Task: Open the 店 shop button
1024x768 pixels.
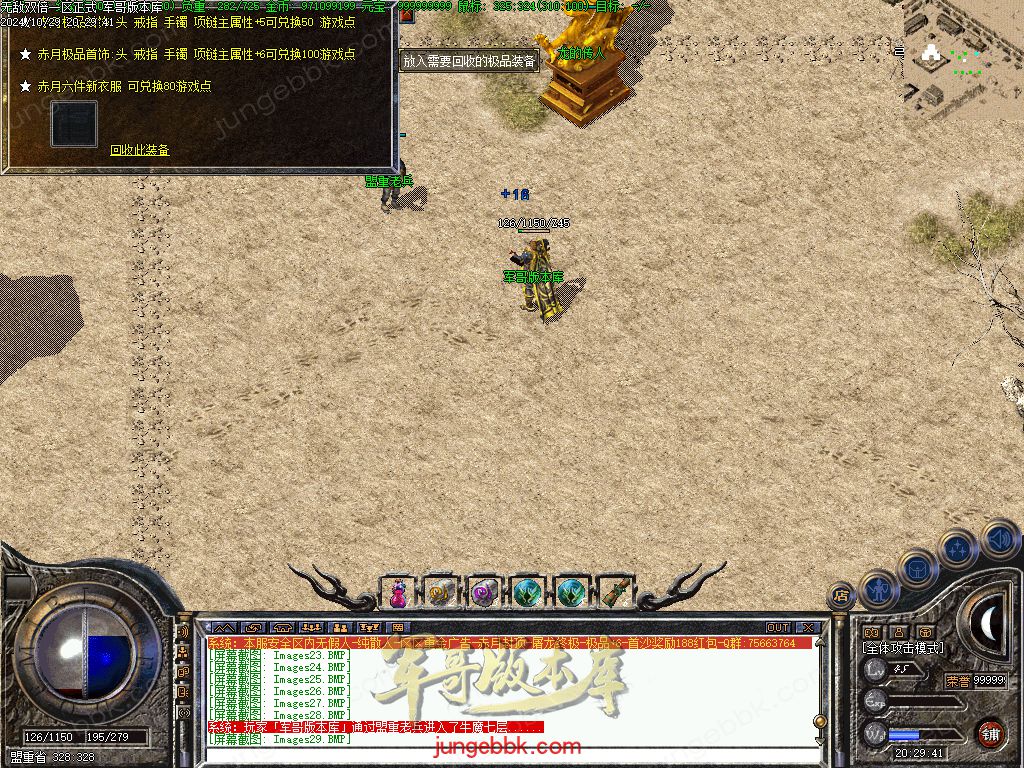Action: (841, 596)
